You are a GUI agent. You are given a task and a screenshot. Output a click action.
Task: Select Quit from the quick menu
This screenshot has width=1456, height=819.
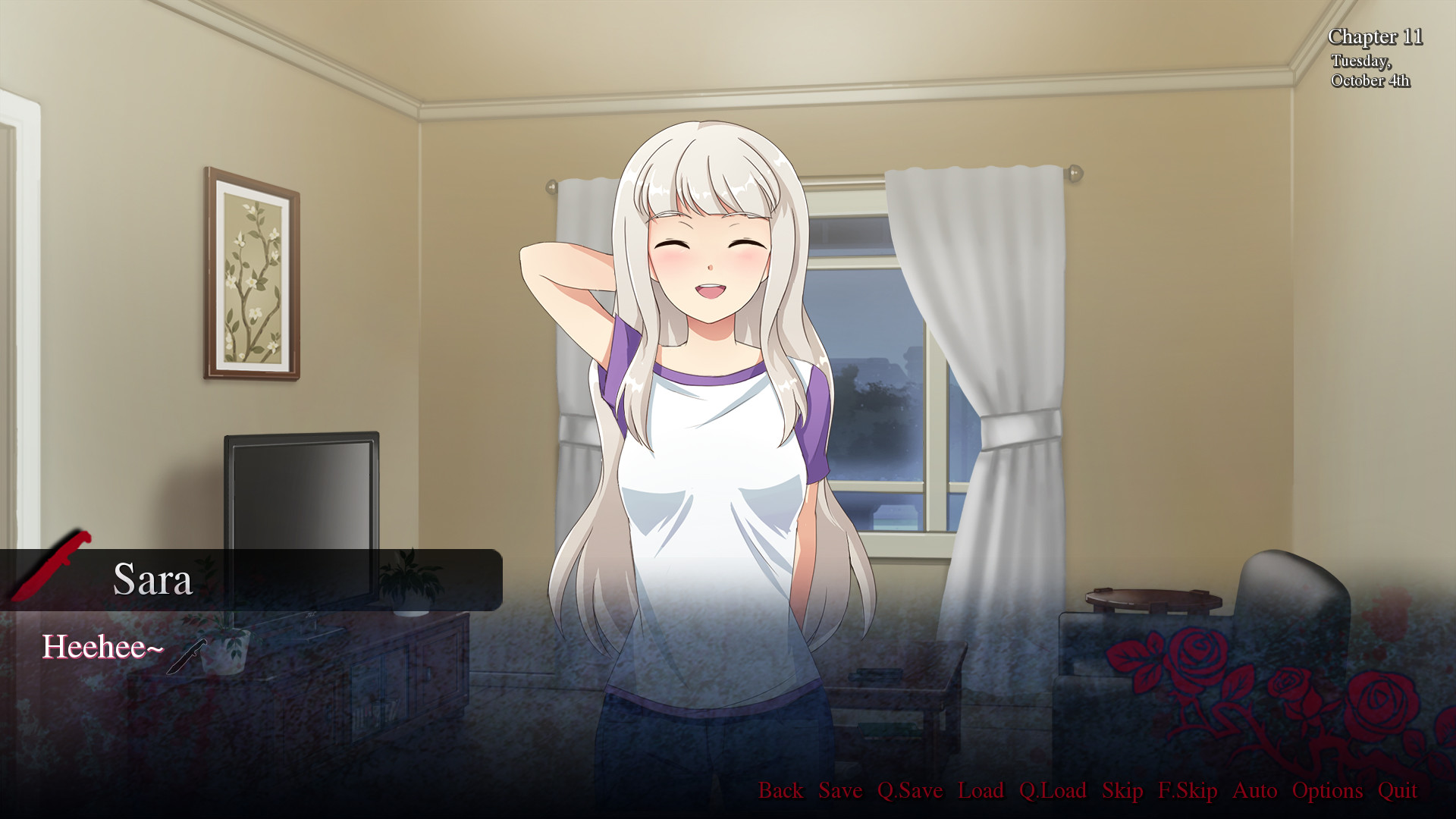(x=1399, y=791)
